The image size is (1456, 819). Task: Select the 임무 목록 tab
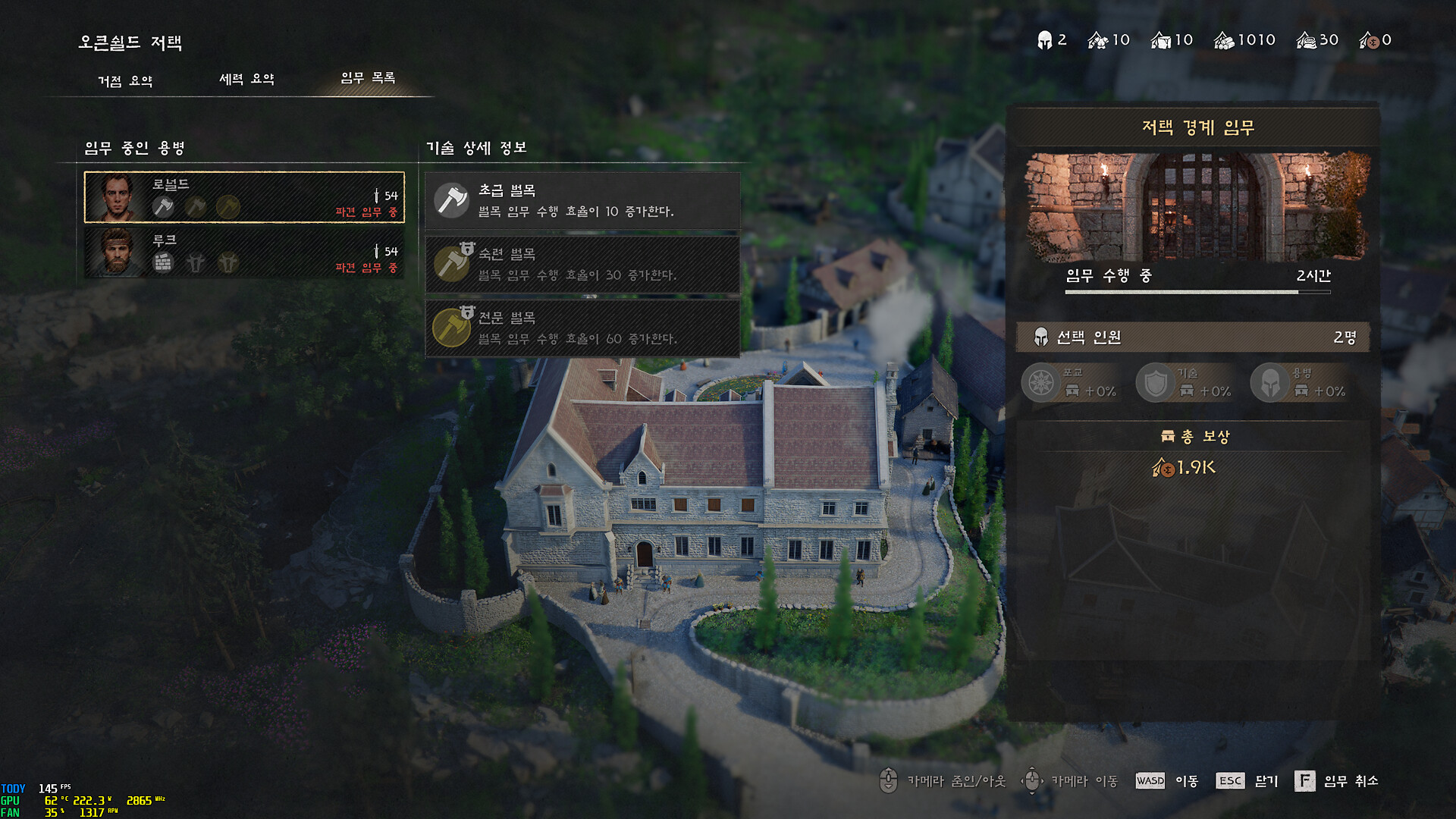click(368, 78)
